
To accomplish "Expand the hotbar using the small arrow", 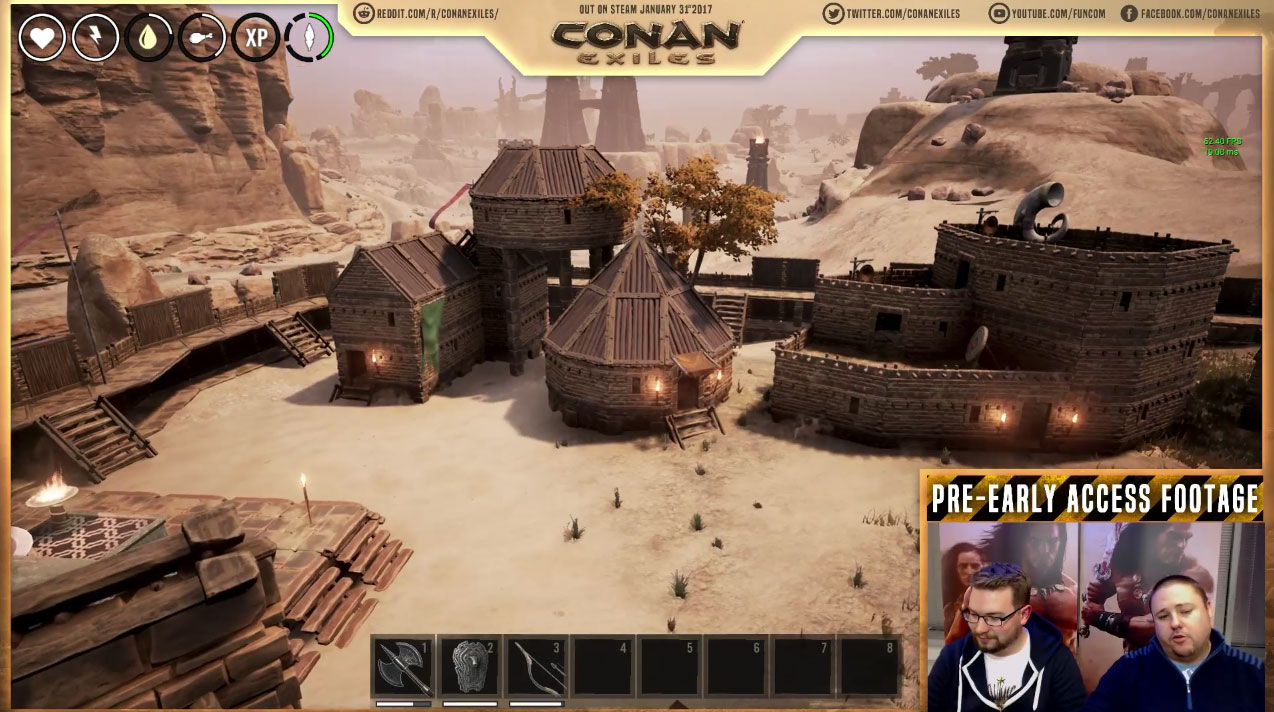I will (678, 704).
